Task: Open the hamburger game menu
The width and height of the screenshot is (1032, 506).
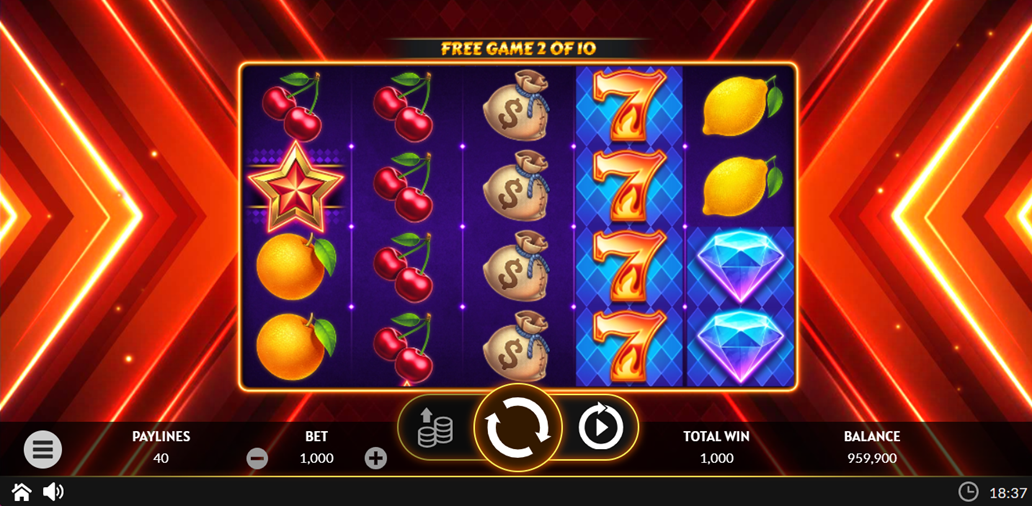Action: point(43,450)
